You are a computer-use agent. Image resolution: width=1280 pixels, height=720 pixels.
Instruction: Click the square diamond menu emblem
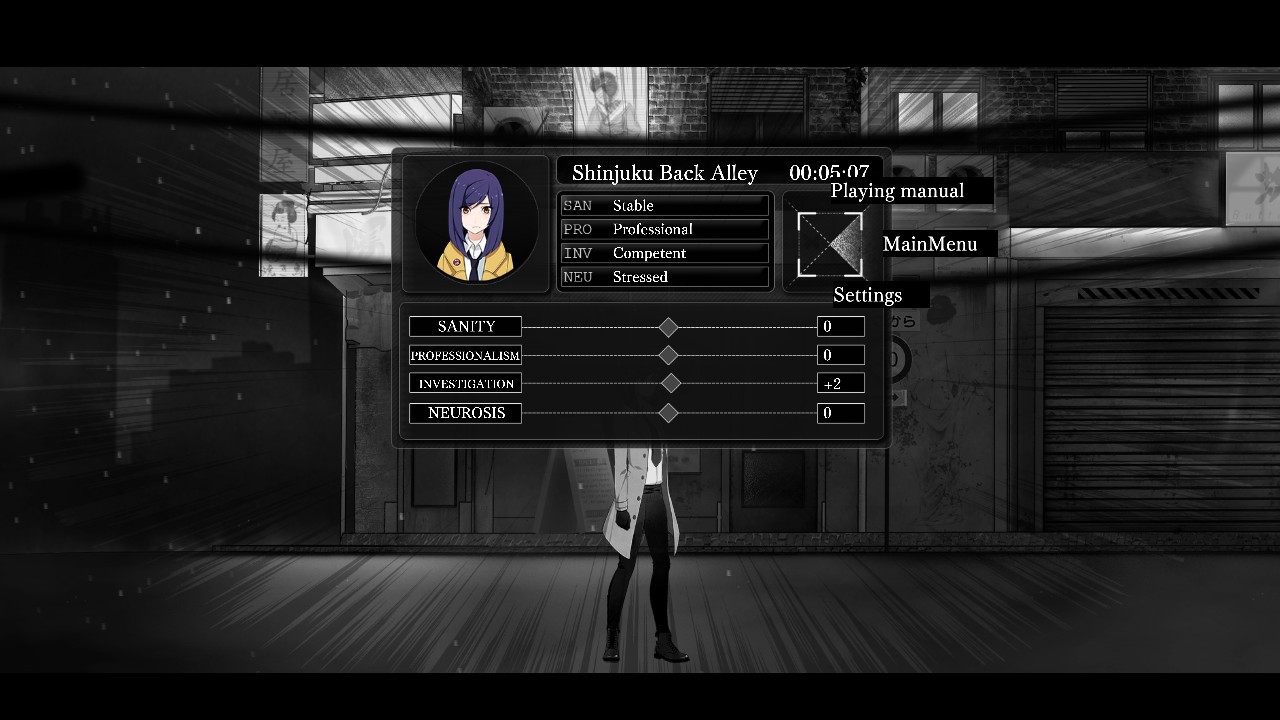tap(830, 244)
